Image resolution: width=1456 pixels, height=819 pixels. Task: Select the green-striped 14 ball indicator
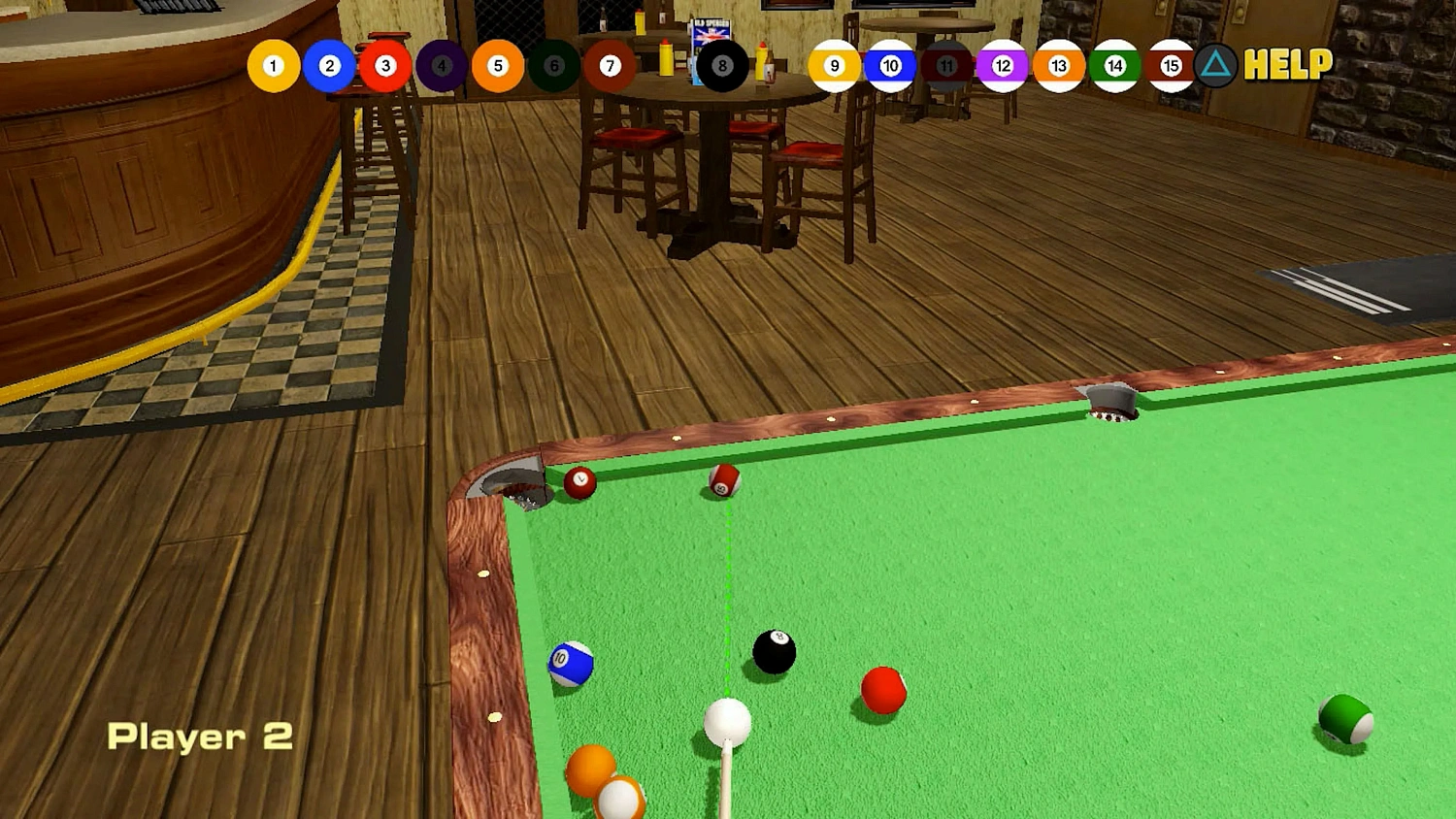coord(1113,65)
